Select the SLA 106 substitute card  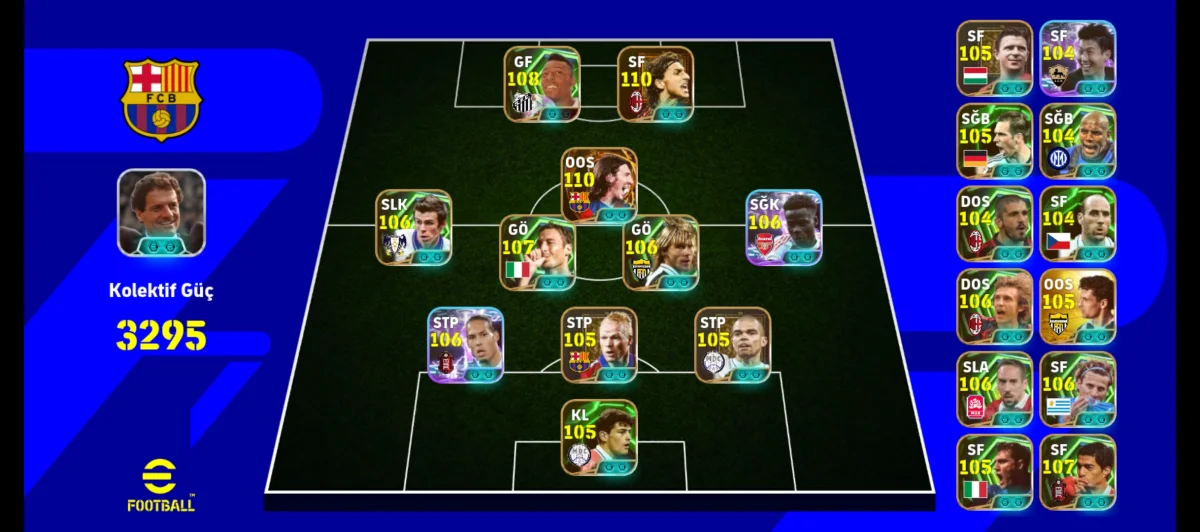(x=994, y=390)
